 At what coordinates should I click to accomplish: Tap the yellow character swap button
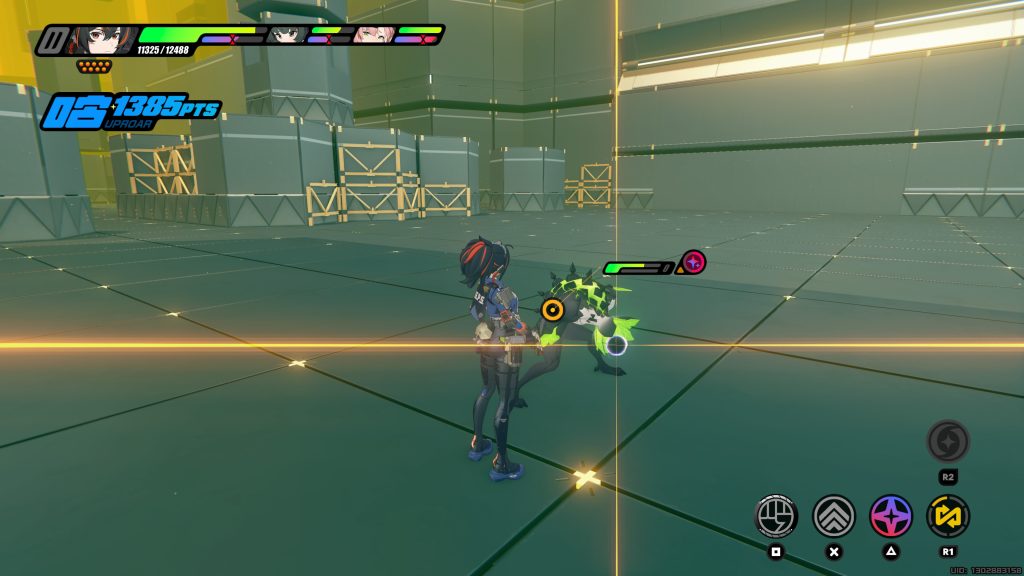pyautogui.click(x=948, y=515)
